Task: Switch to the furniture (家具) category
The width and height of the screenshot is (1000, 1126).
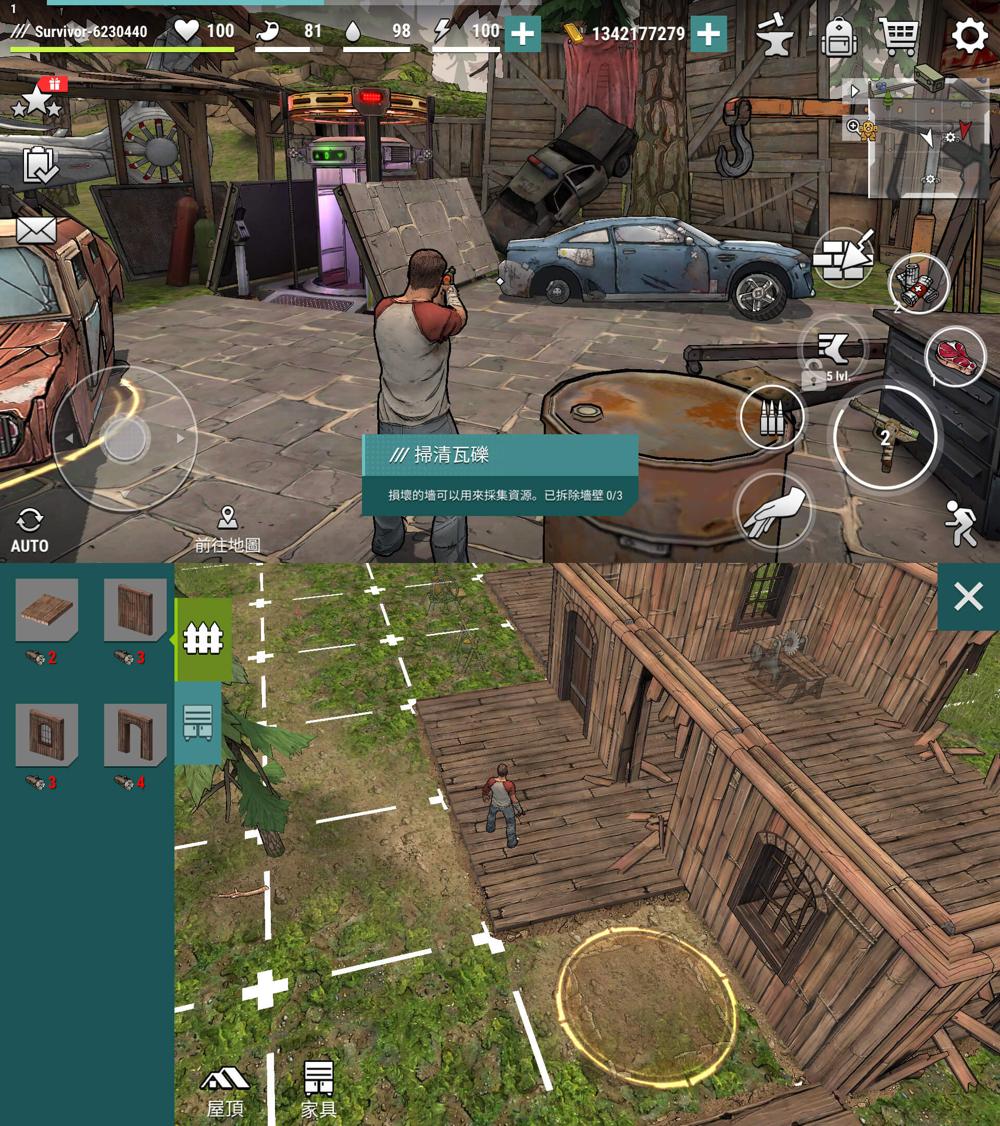Action: tap(319, 1090)
